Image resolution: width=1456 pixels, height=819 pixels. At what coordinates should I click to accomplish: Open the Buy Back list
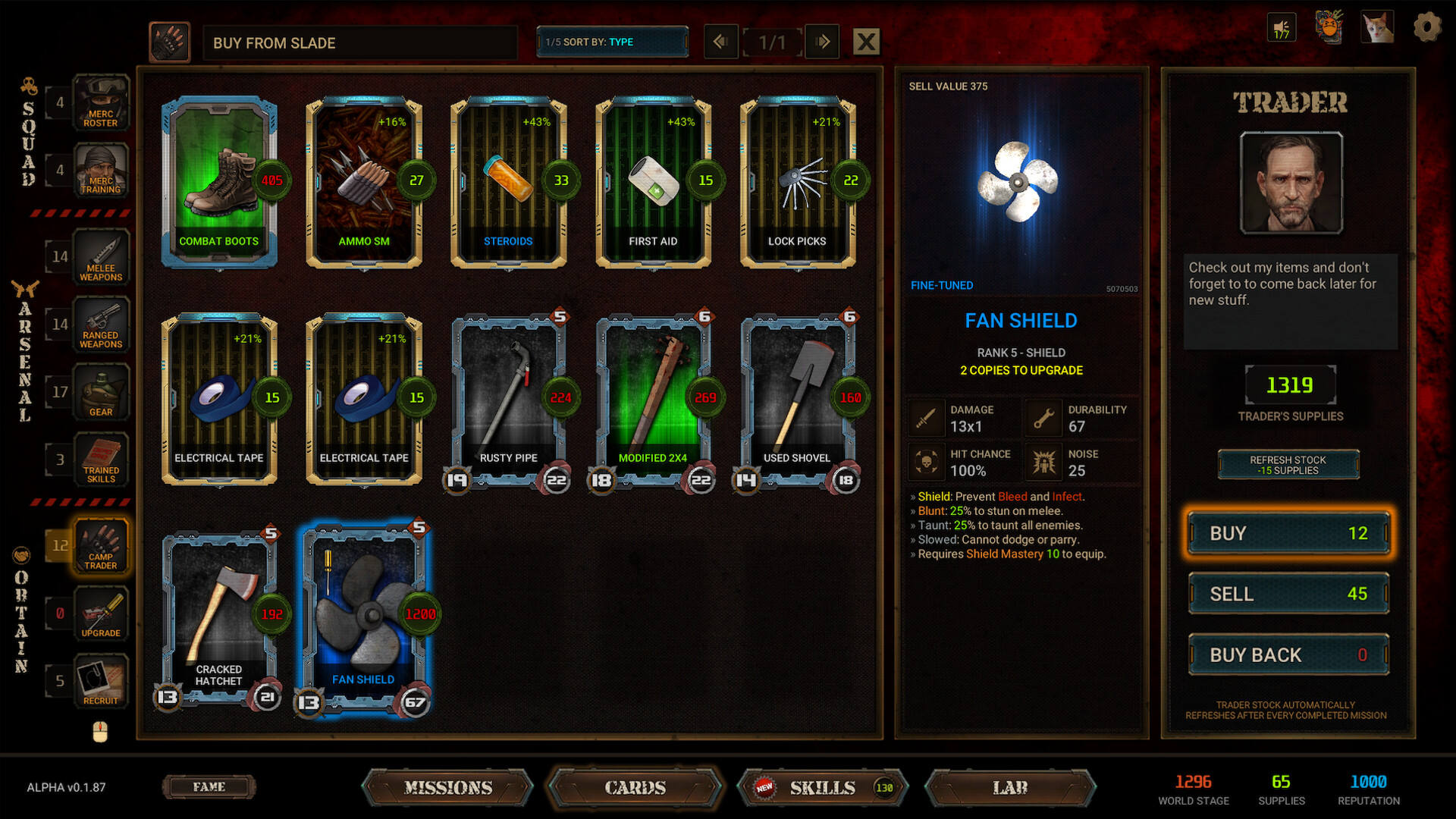(x=1288, y=654)
